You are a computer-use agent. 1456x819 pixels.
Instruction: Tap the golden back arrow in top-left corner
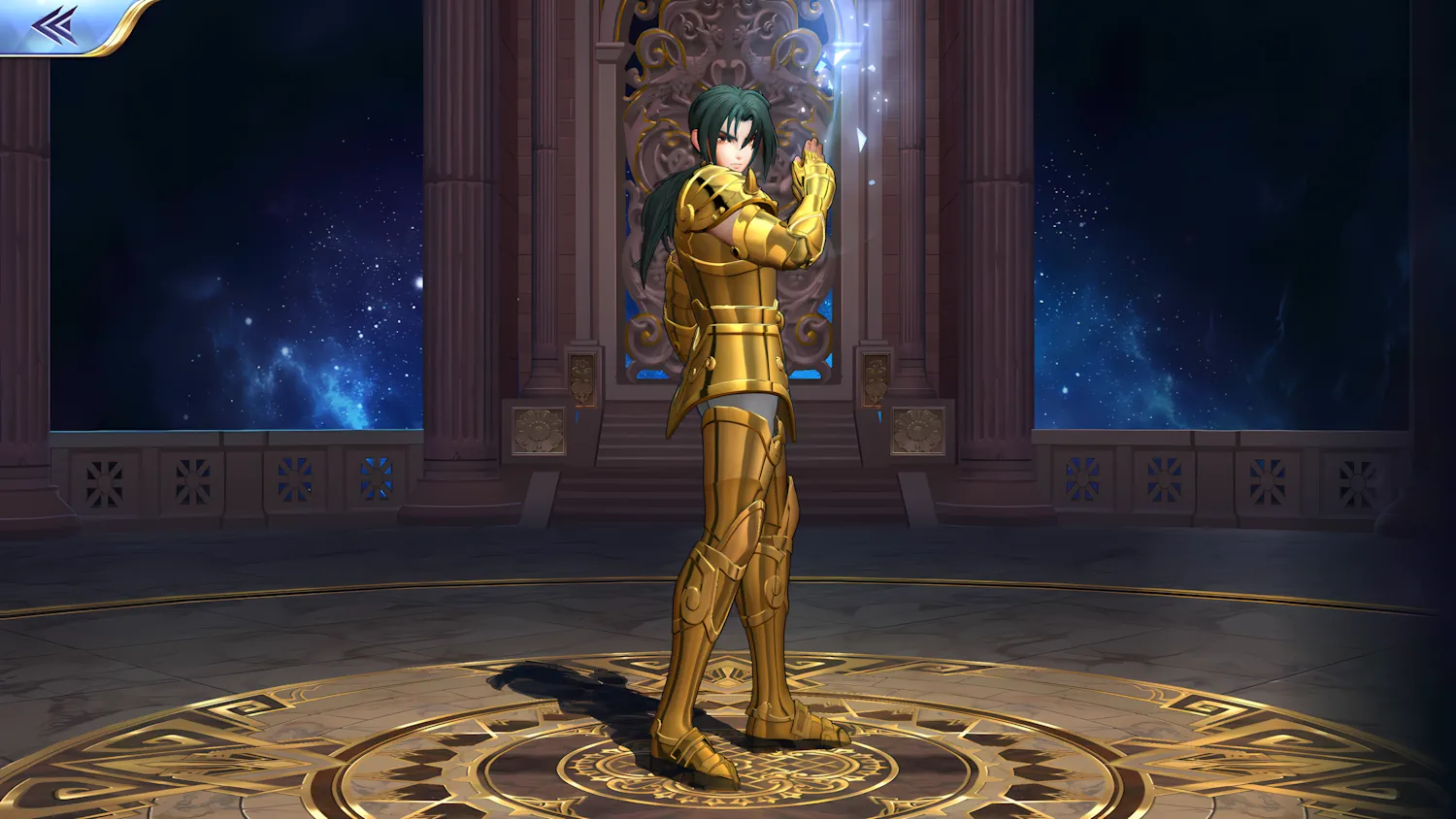pos(53,24)
